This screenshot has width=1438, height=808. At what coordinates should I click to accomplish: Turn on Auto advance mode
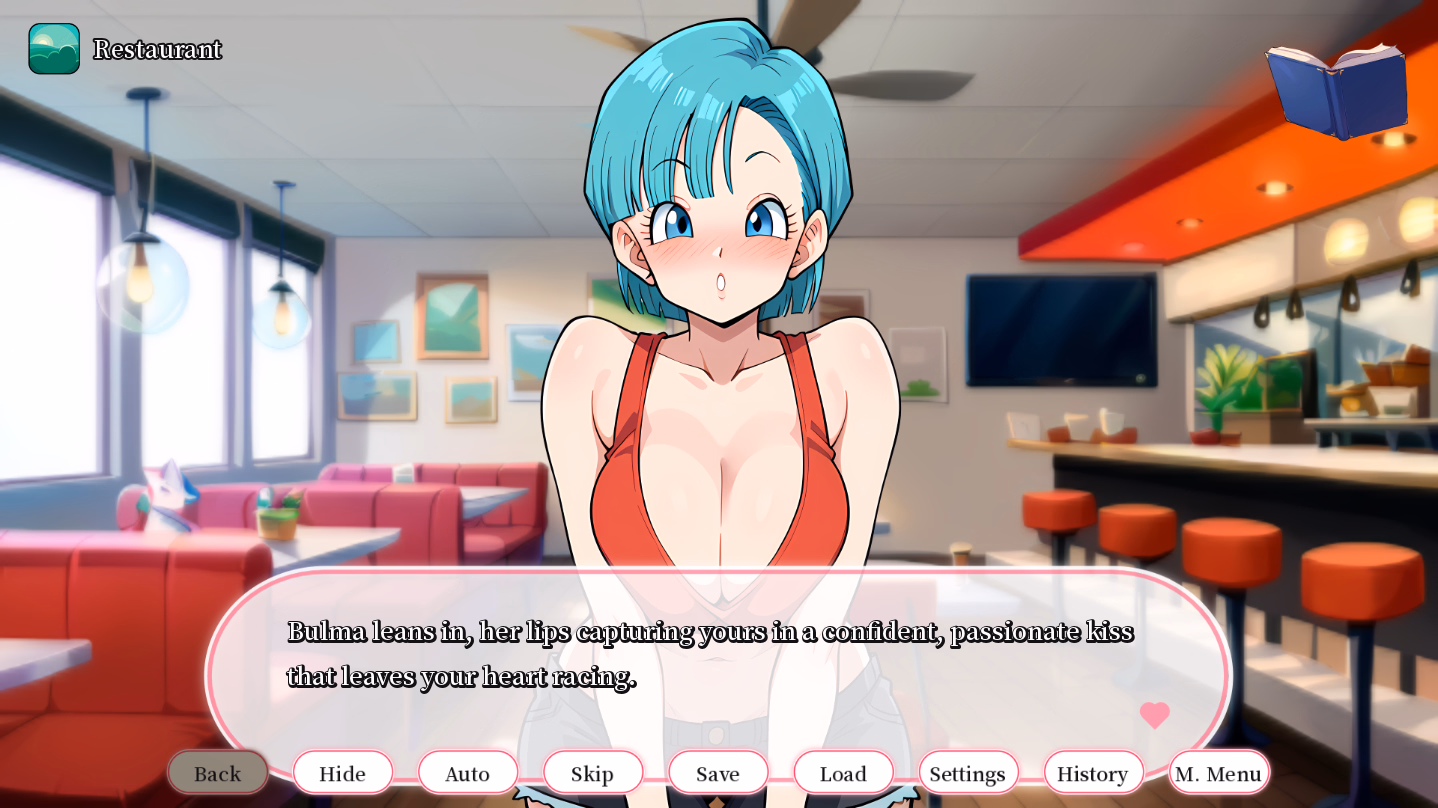468,773
